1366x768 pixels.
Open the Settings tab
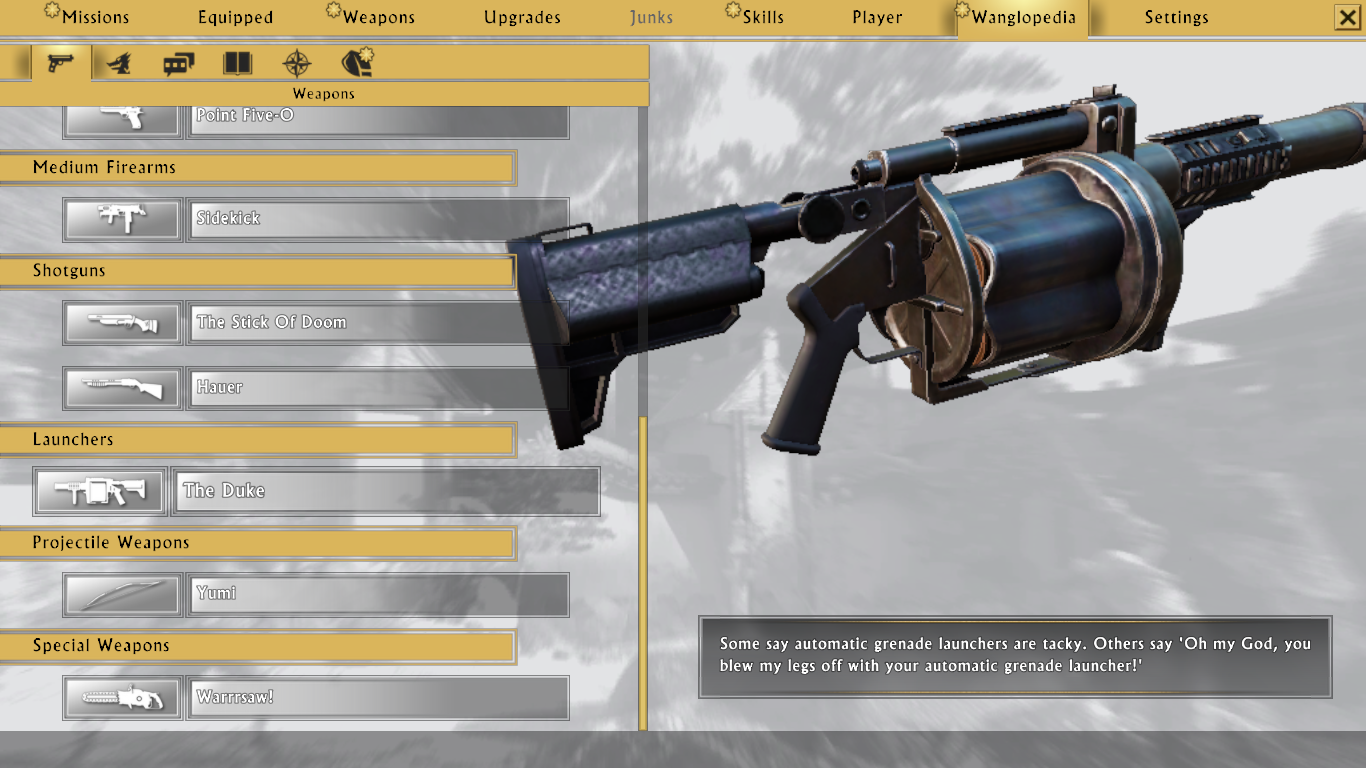[x=1176, y=18]
